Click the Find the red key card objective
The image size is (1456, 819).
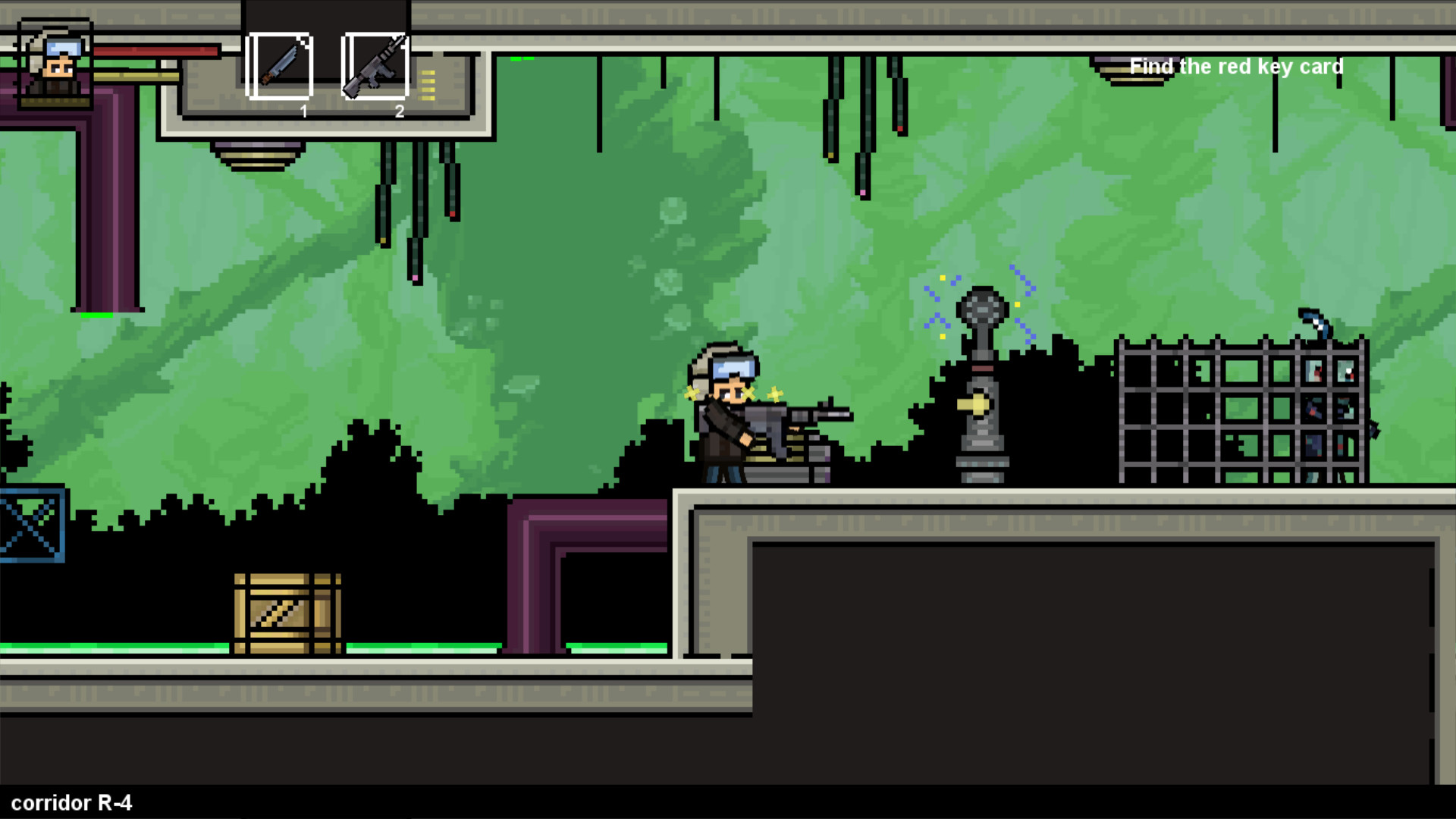(1237, 67)
